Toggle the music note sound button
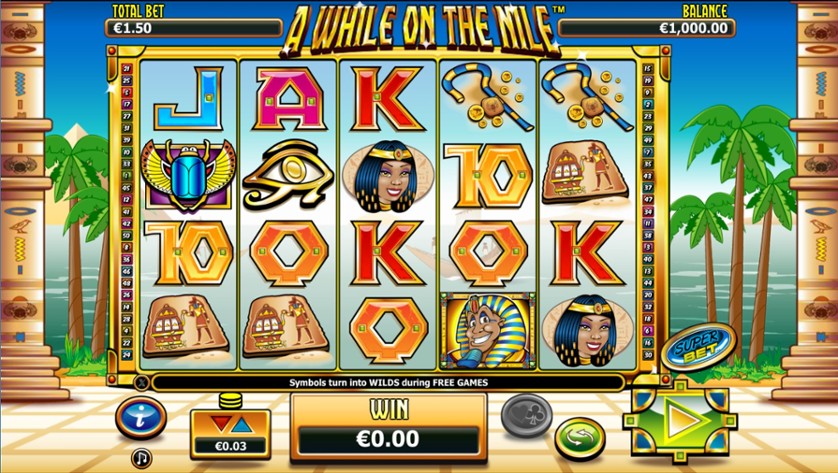 point(141,457)
